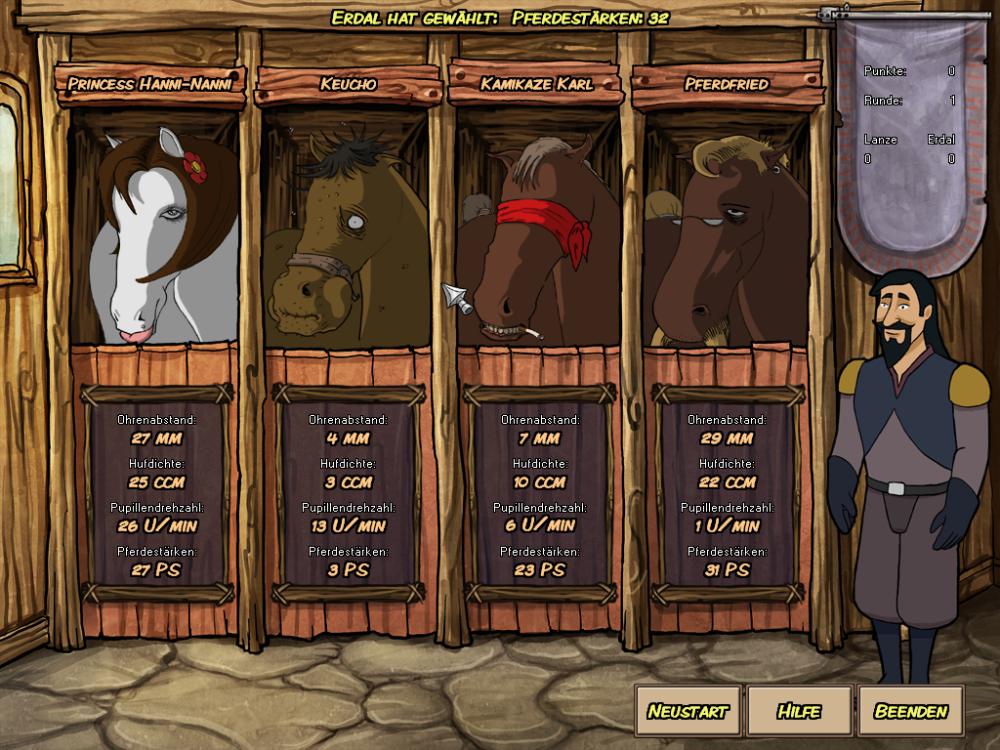Open the Hilfe screen
The height and width of the screenshot is (750, 1000).
[799, 711]
